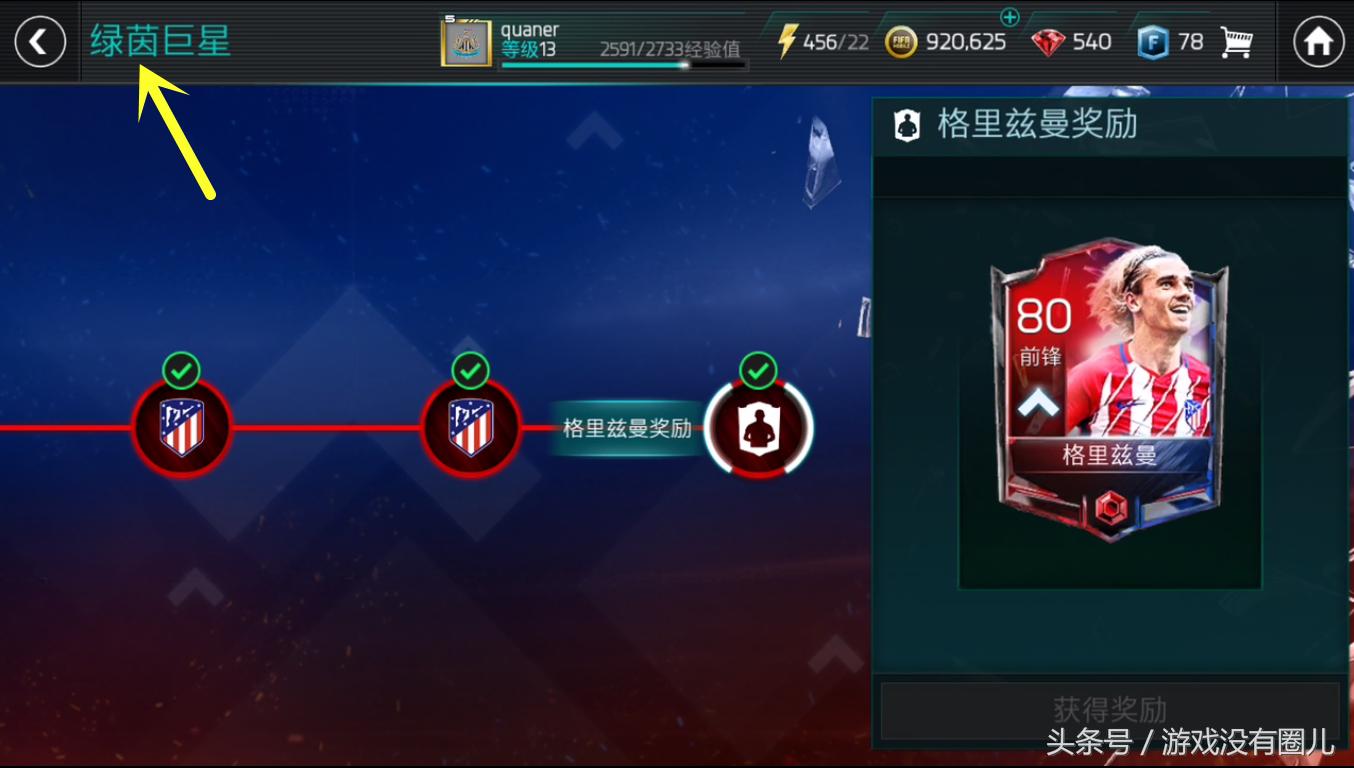This screenshot has width=1354, height=768.
Task: Tap the player silhouette reward node
Action: [x=758, y=426]
